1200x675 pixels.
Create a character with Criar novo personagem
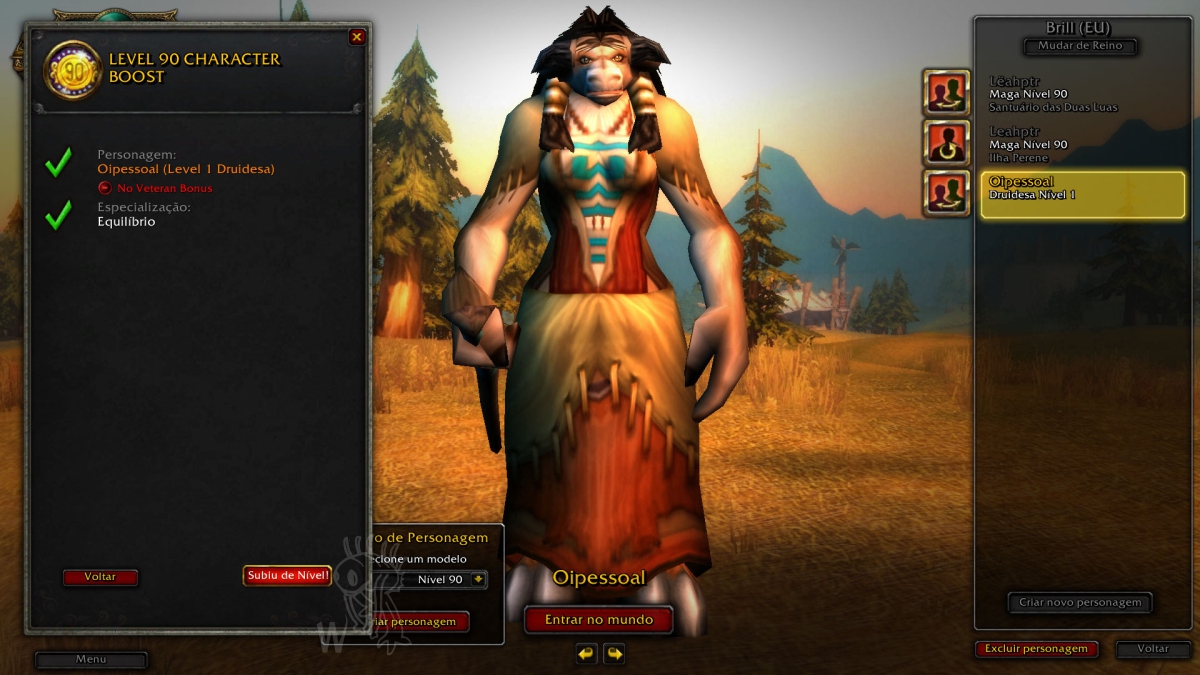pyautogui.click(x=1080, y=602)
